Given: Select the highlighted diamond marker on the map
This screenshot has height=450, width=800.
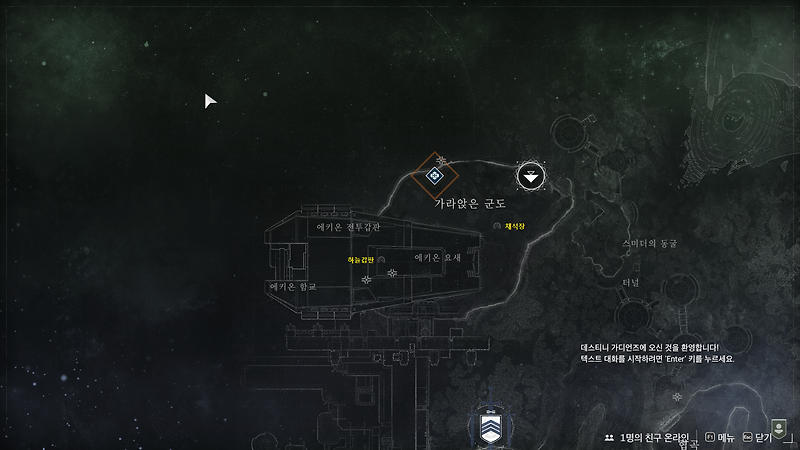Looking at the screenshot, I should [435, 176].
